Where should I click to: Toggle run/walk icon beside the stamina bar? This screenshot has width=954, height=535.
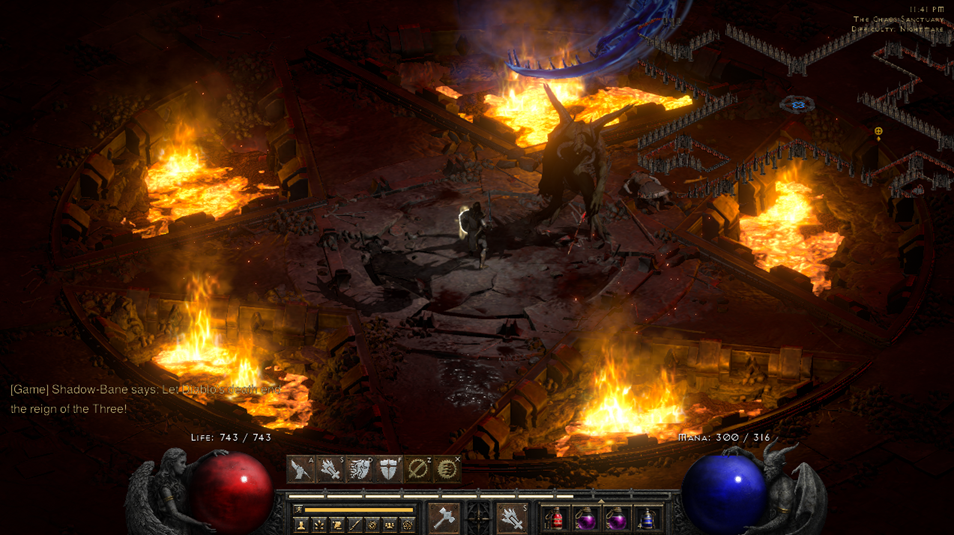[x=298, y=509]
